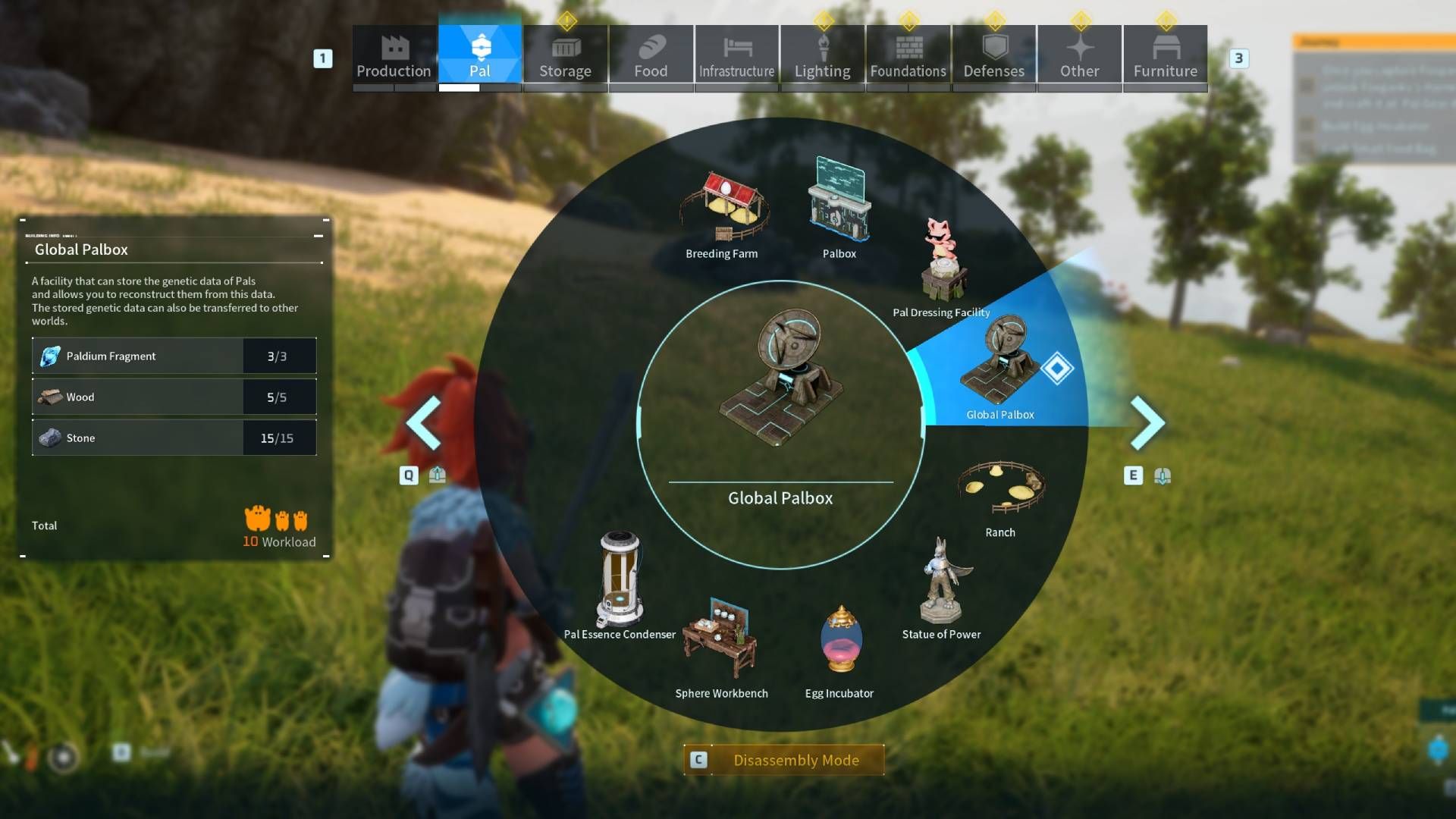Select the Egg Incubator
The width and height of the screenshot is (1456, 819).
pyautogui.click(x=839, y=643)
